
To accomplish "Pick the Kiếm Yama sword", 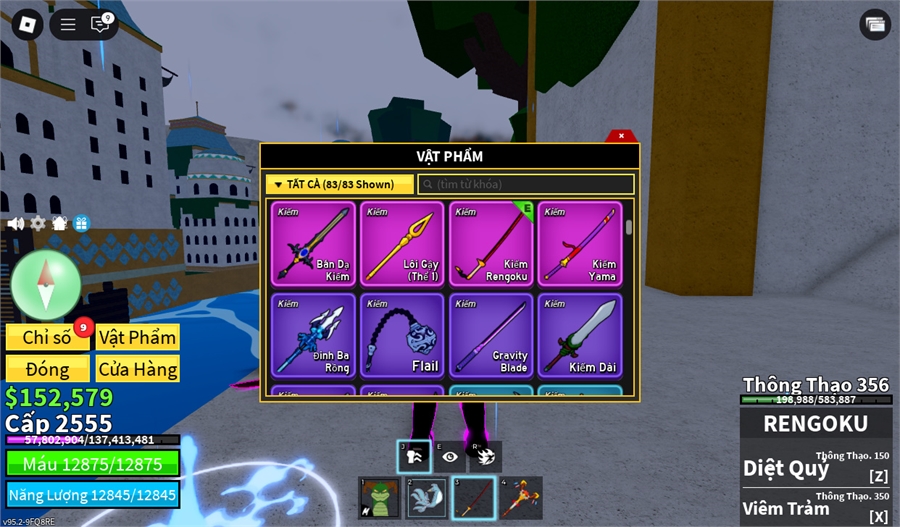I will click(580, 243).
